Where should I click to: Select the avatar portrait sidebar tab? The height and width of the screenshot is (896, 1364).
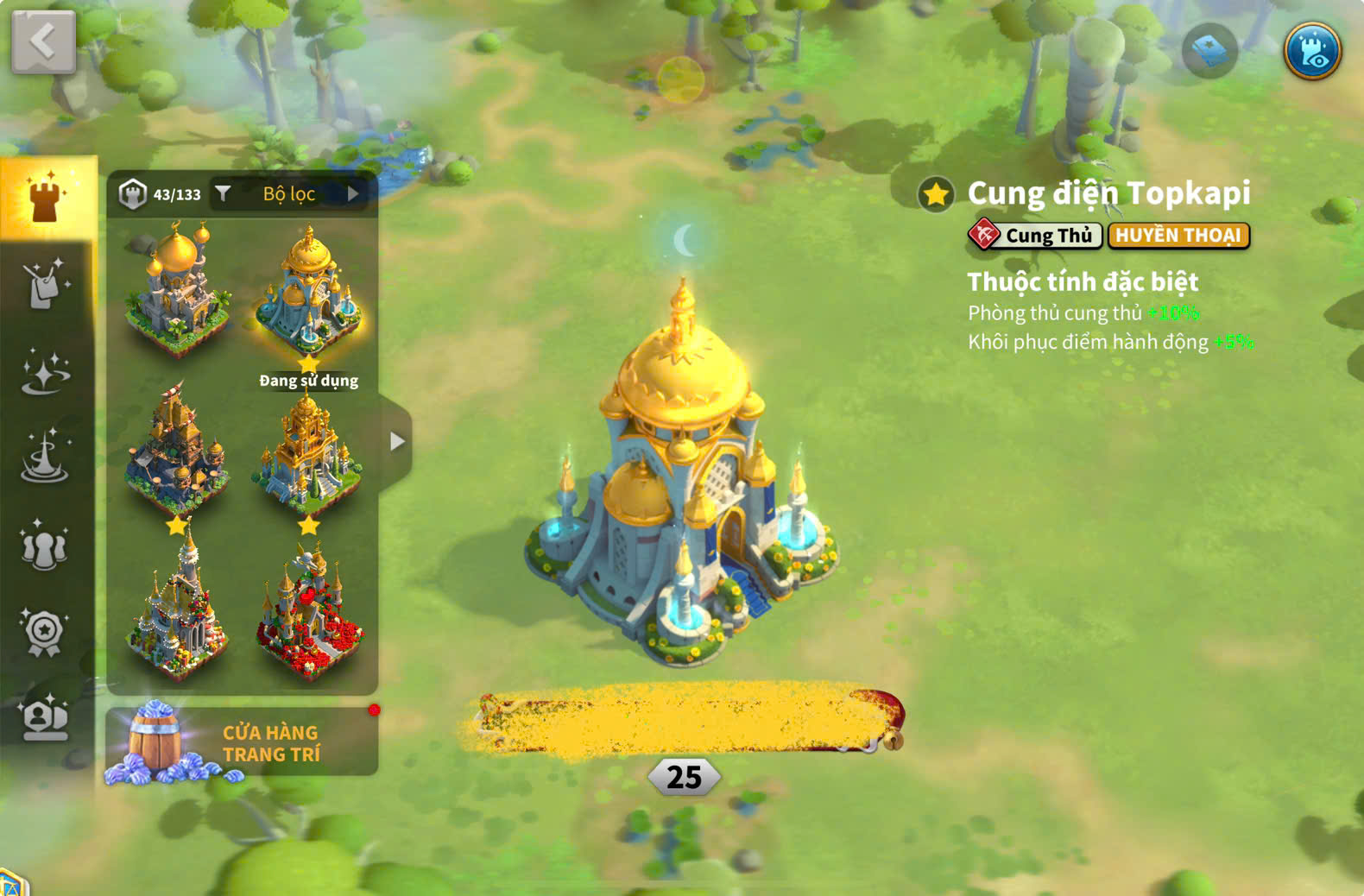pos(45,718)
